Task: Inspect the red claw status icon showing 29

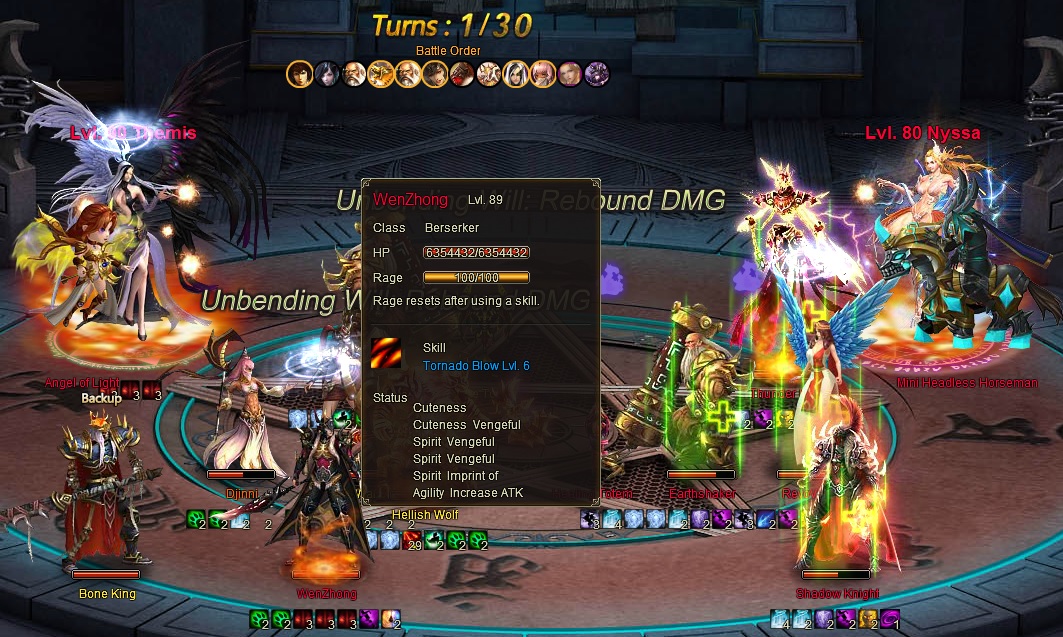Action: (x=413, y=541)
